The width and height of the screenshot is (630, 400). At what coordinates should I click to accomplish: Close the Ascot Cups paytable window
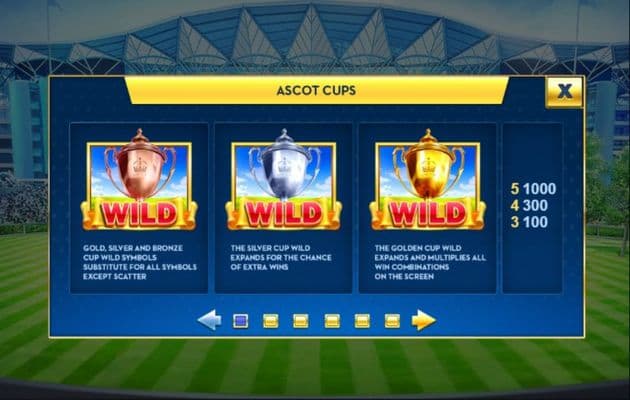564,91
